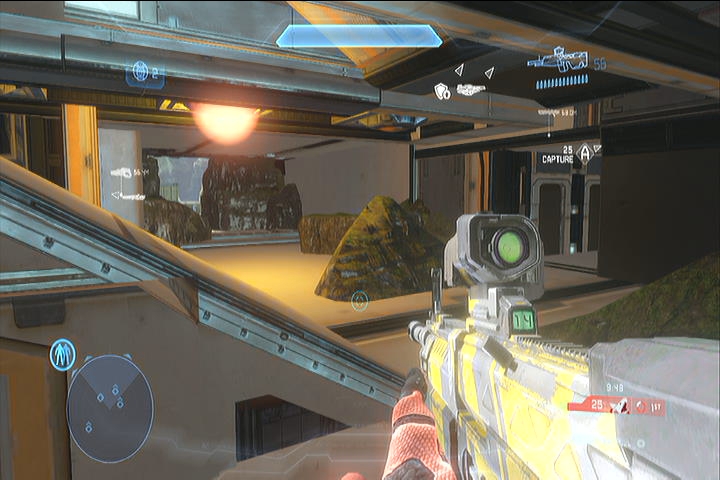Click the secondary weapon silhouette icon
Screen dimensions: 720x480
pos(471,89)
